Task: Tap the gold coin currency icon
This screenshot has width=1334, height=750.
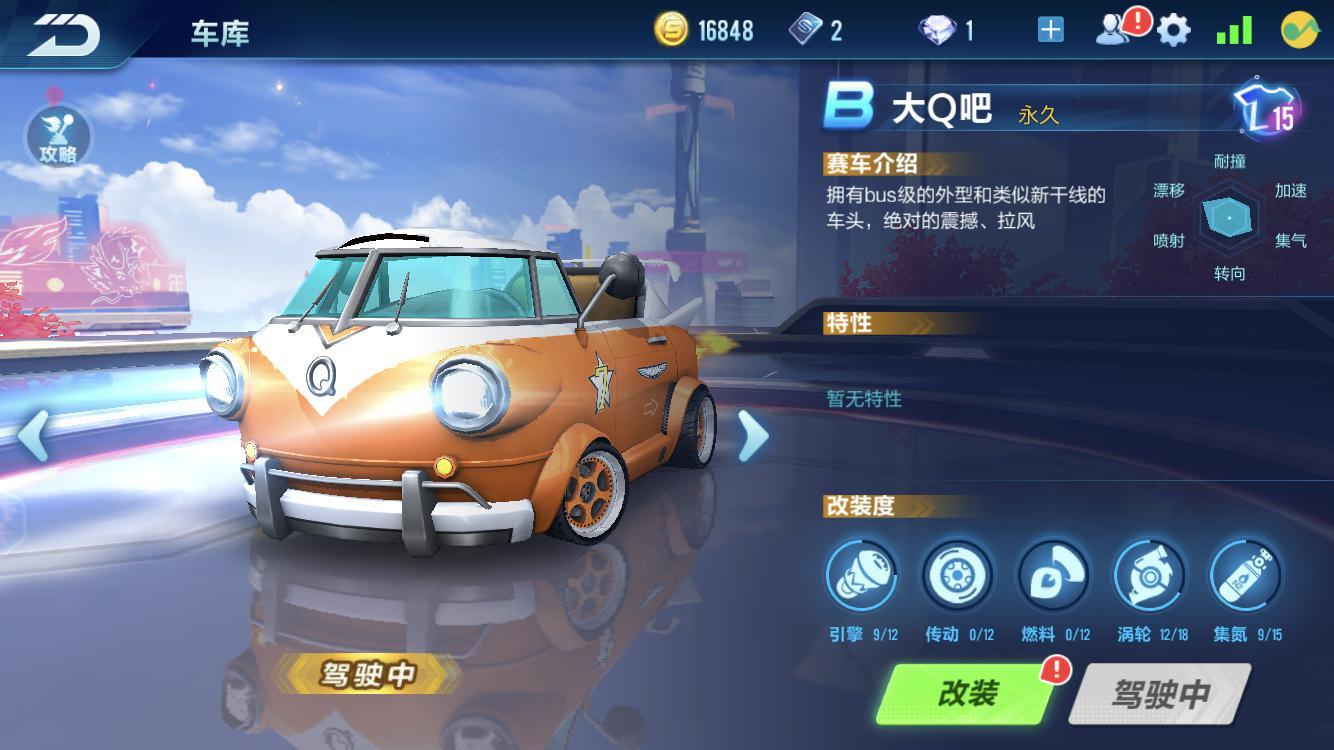Action: (671, 30)
